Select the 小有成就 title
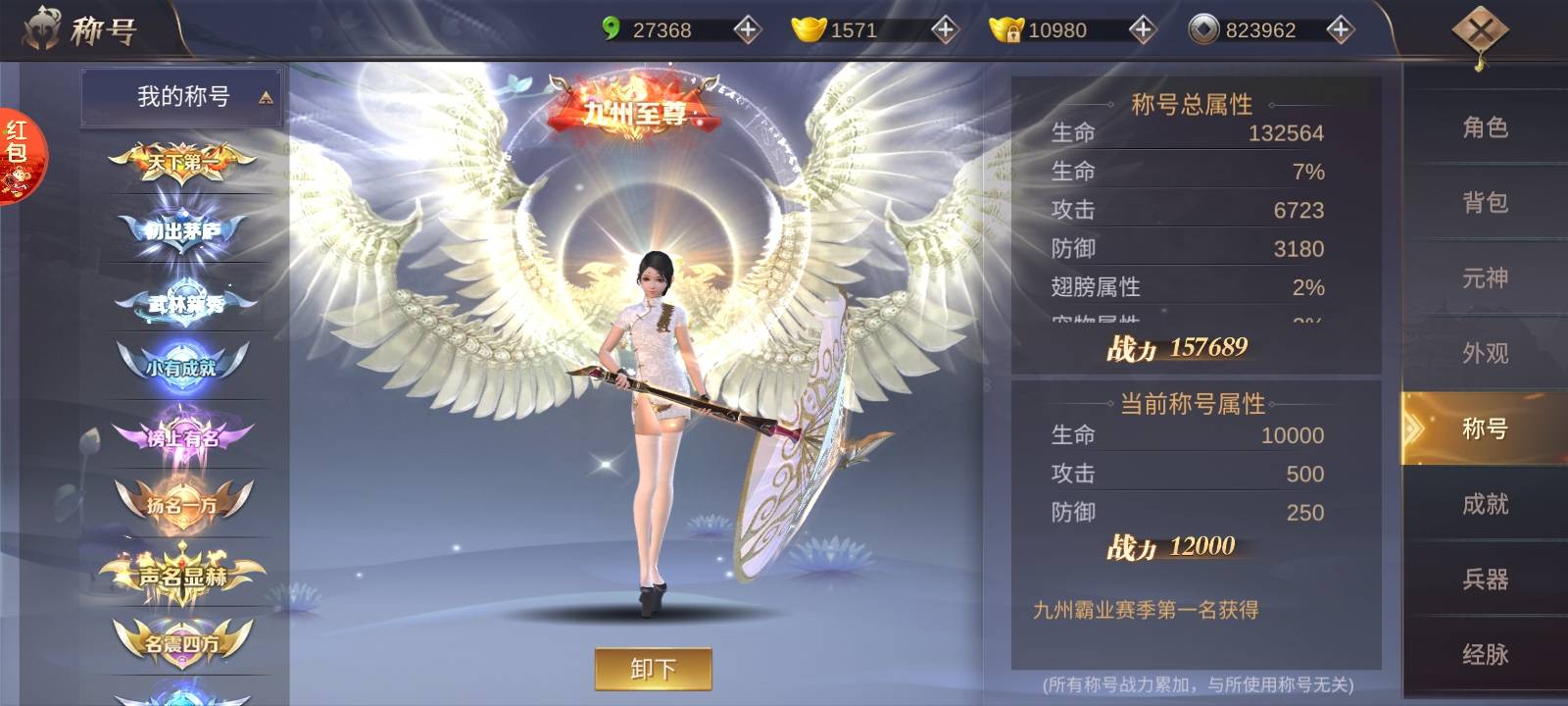1568x706 pixels. 182,368
